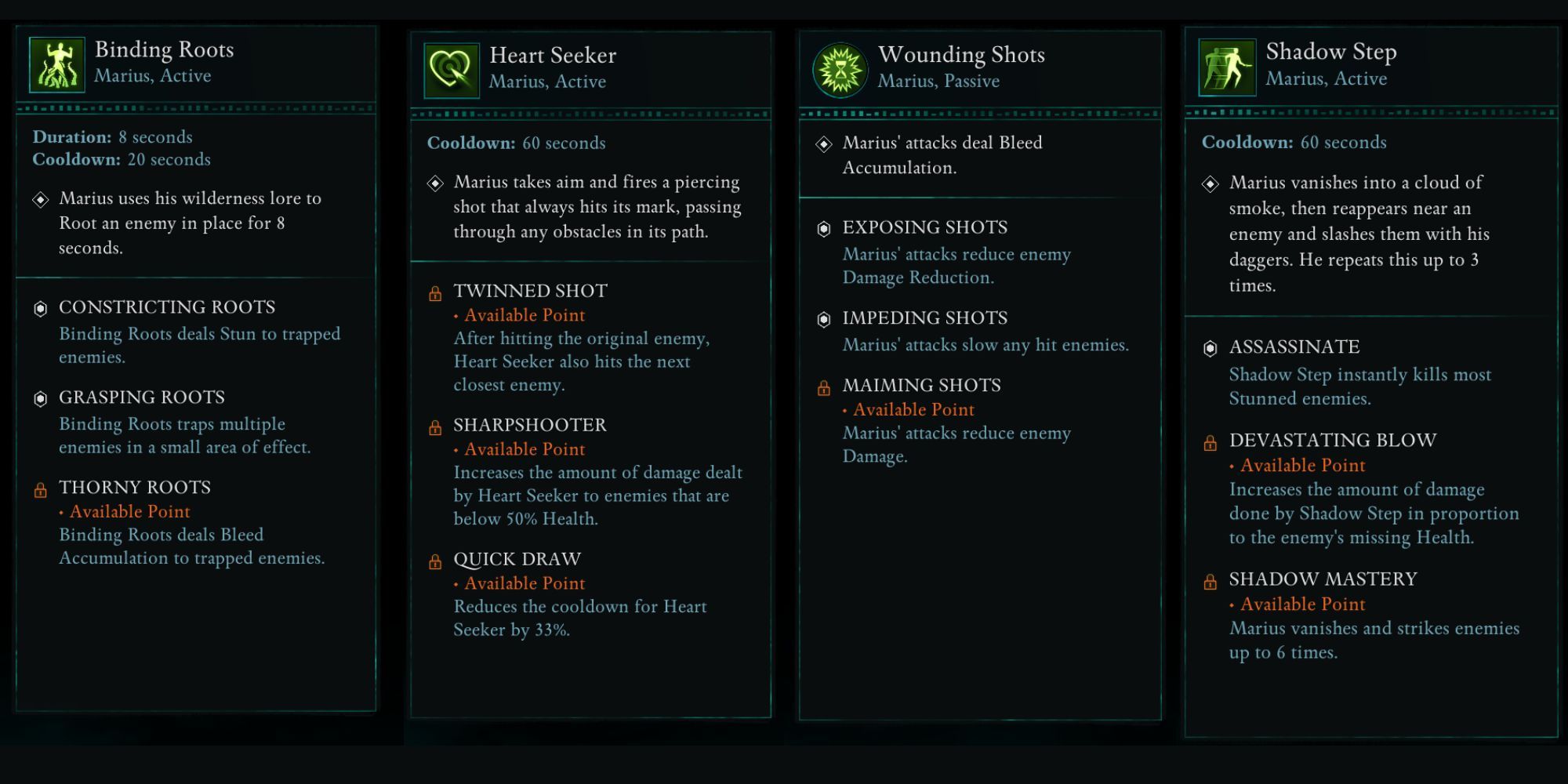
Task: Choose the Wounding Shots passive icon
Action: tap(840, 70)
